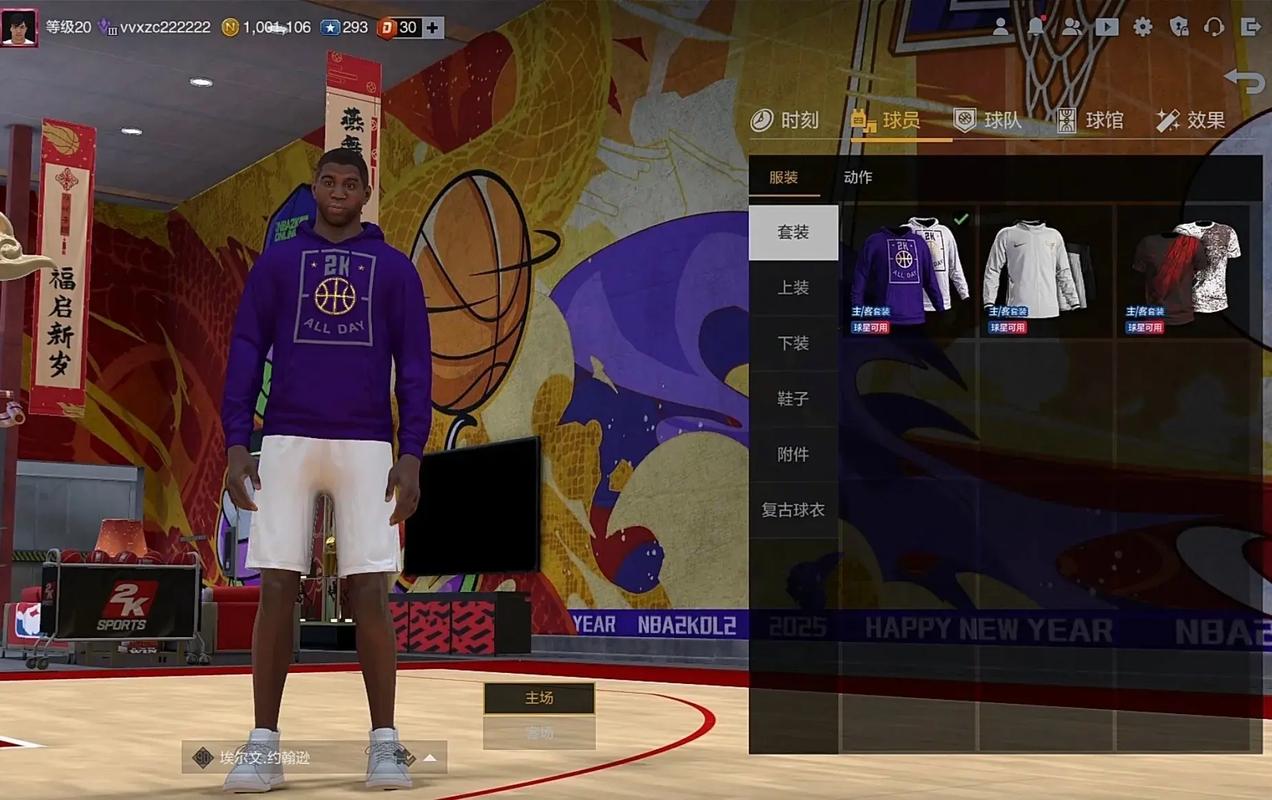The height and width of the screenshot is (800, 1272).
Task: Select the 球馆 tab
Action: (1091, 121)
